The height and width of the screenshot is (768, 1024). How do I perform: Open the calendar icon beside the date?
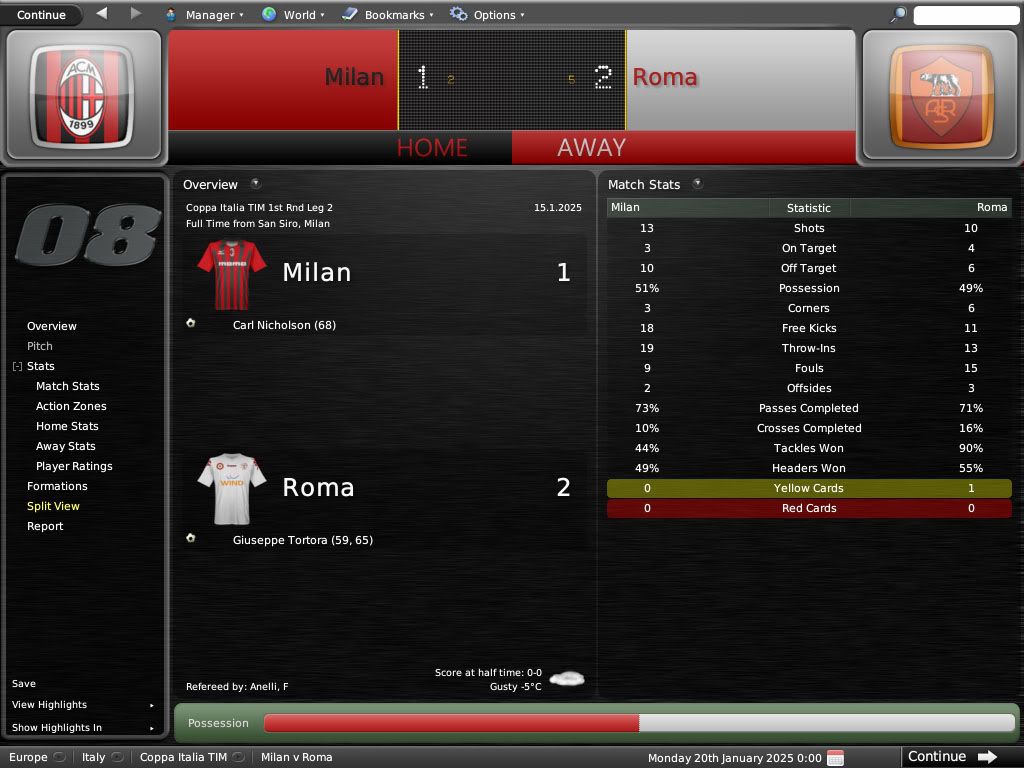coord(836,757)
